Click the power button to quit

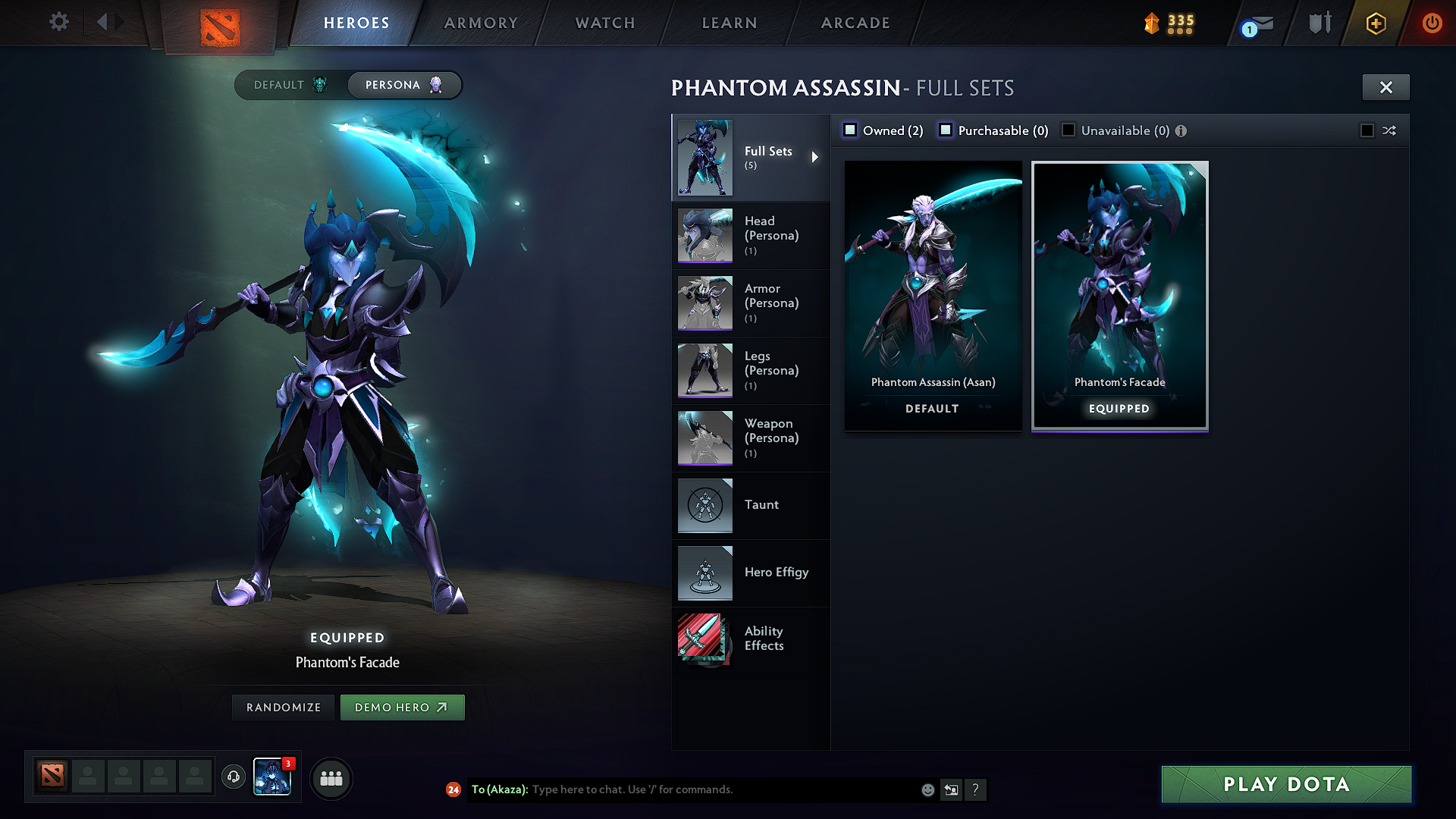click(1432, 24)
